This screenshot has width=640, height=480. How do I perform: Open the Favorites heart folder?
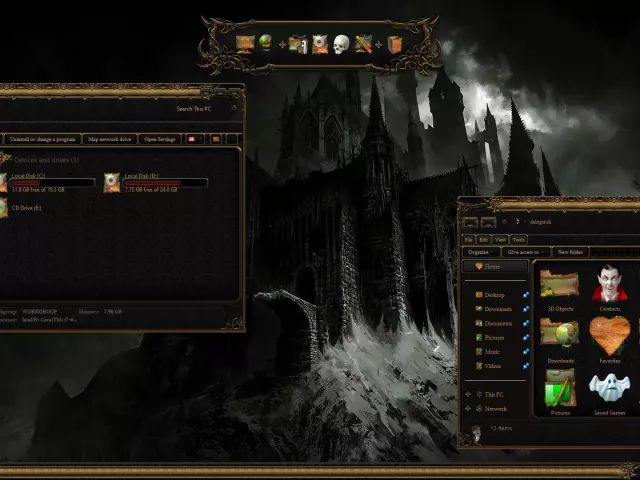tap(609, 338)
